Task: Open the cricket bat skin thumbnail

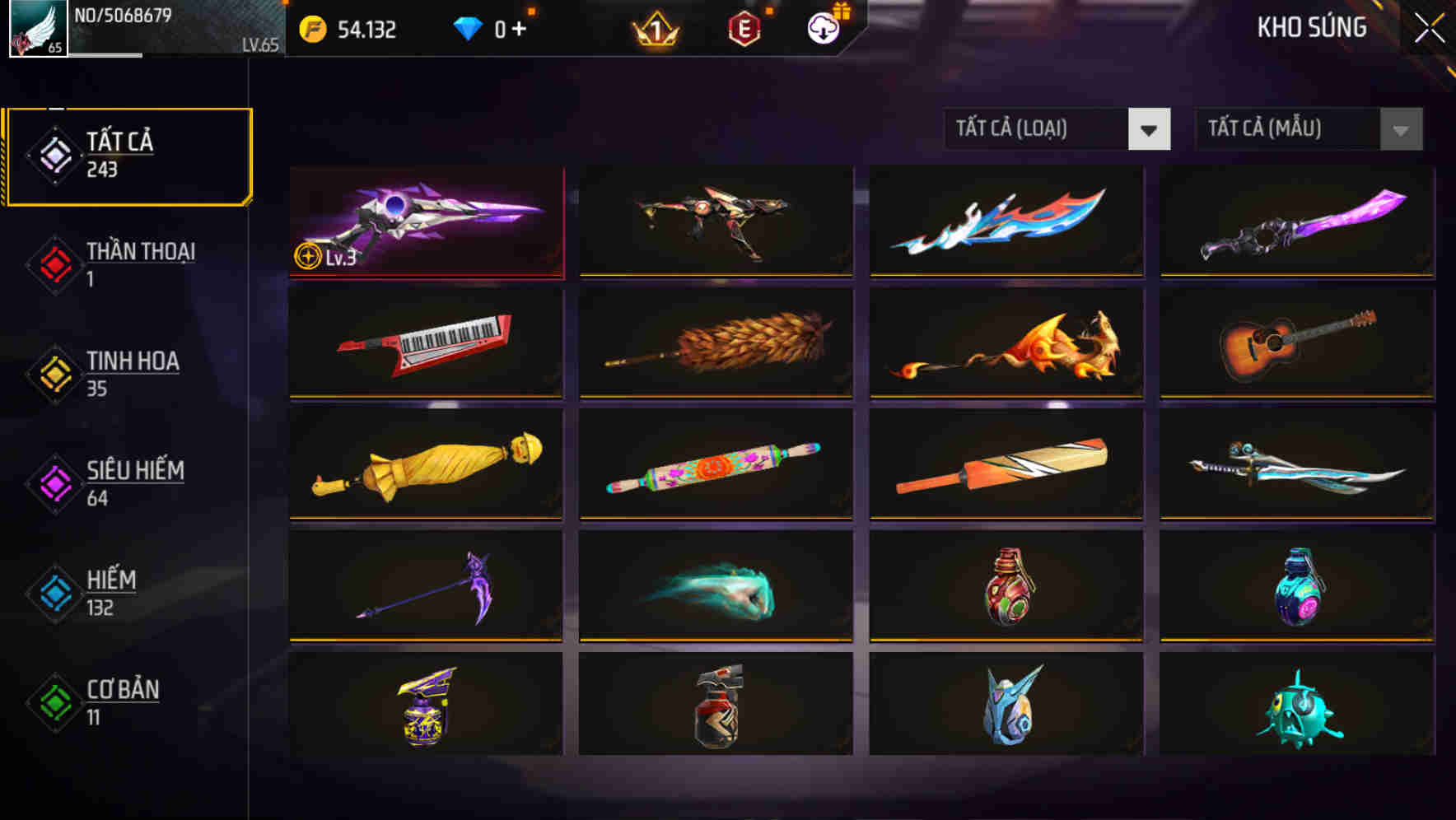Action: click(x=1005, y=465)
